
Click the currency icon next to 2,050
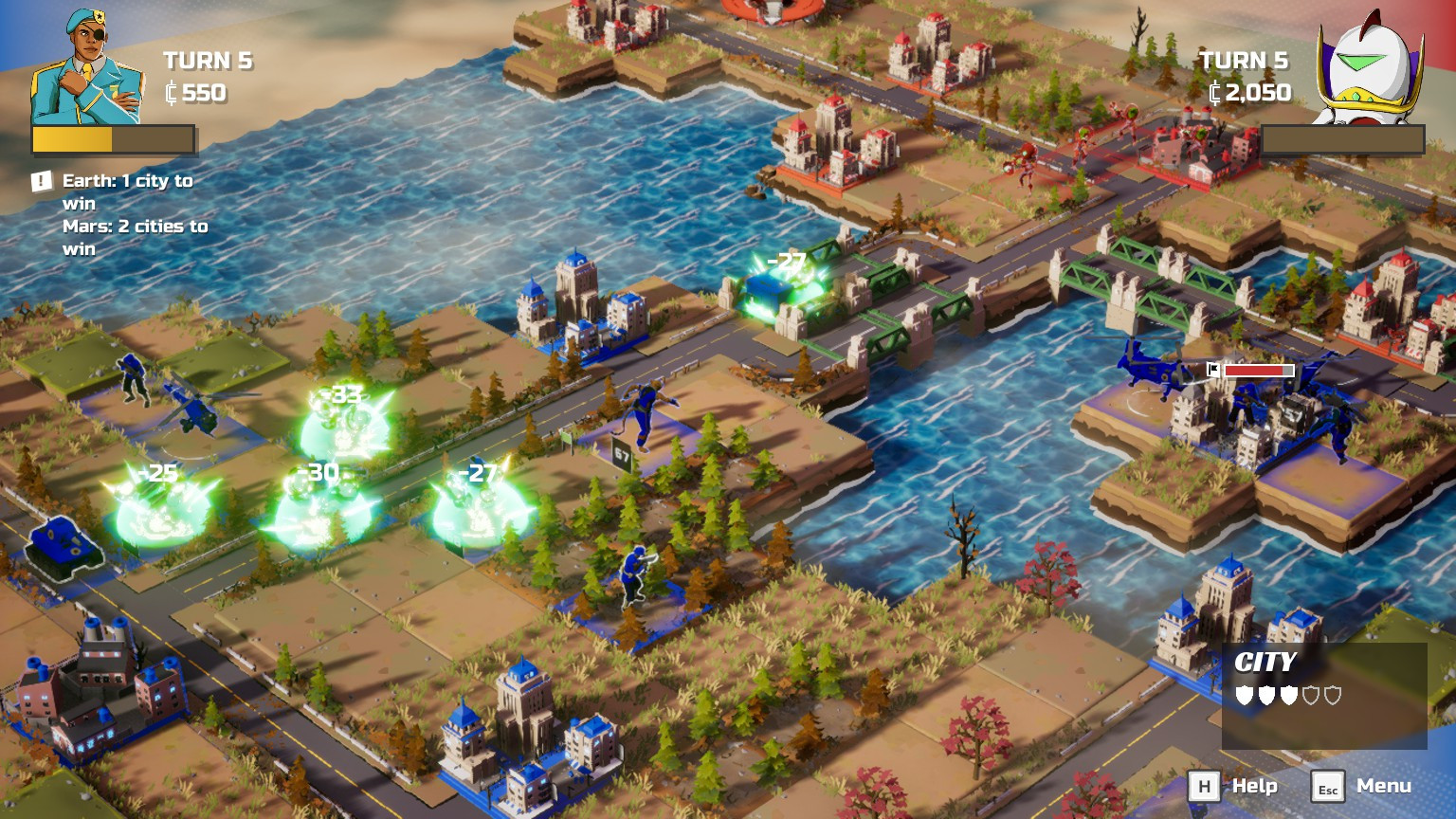point(1216,94)
